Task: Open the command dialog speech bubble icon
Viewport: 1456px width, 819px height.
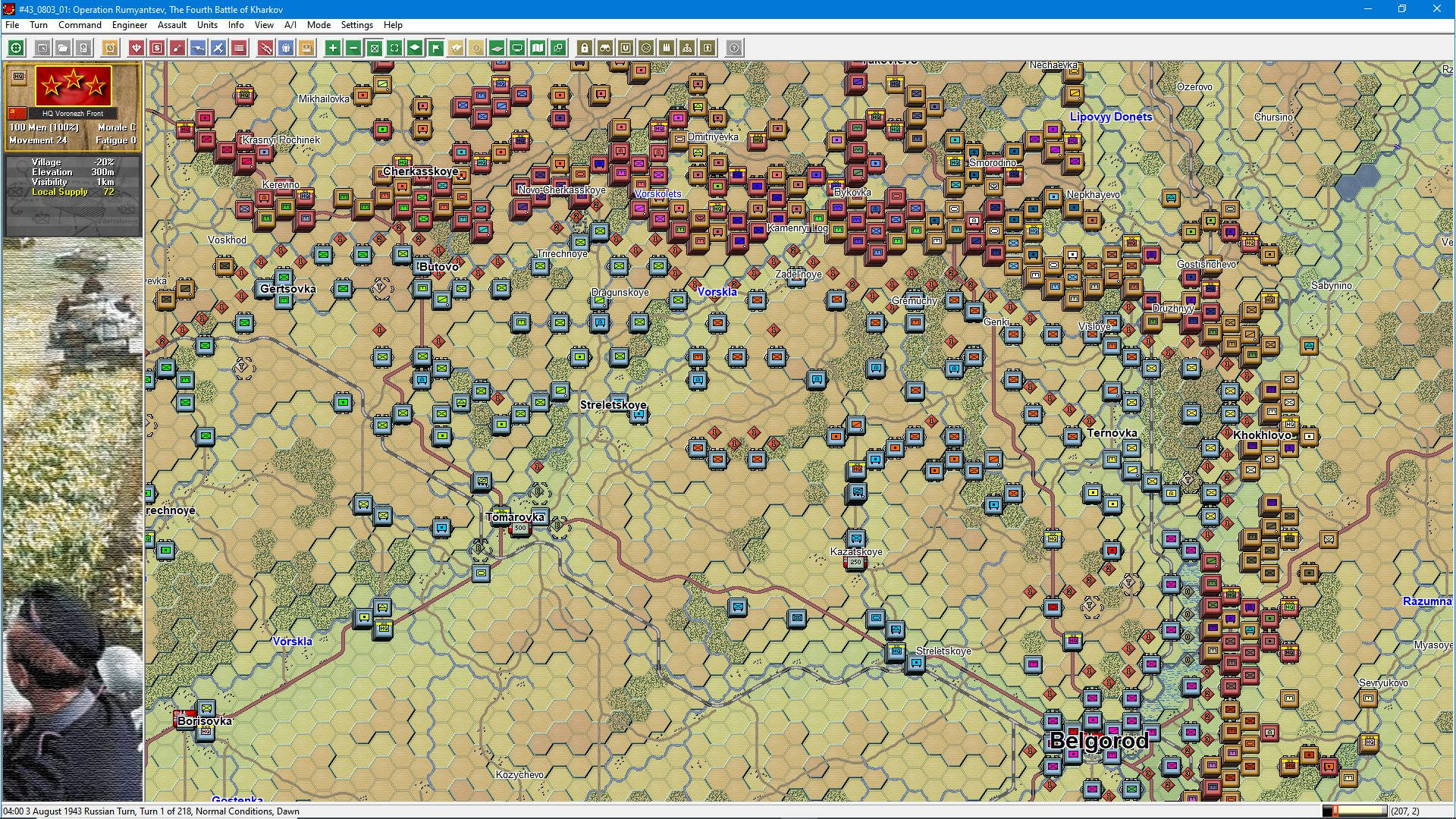Action: pos(516,48)
